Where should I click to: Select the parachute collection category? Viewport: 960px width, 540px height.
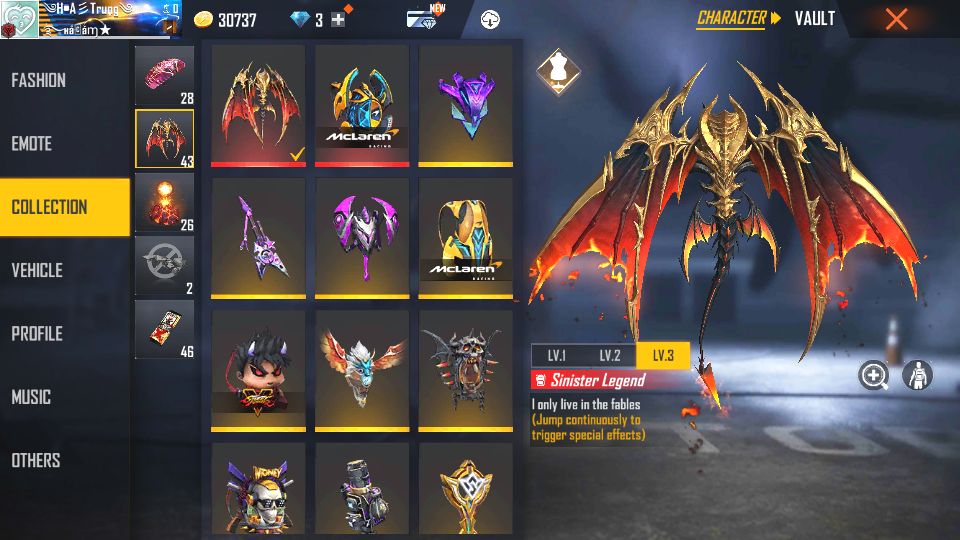[x=164, y=76]
